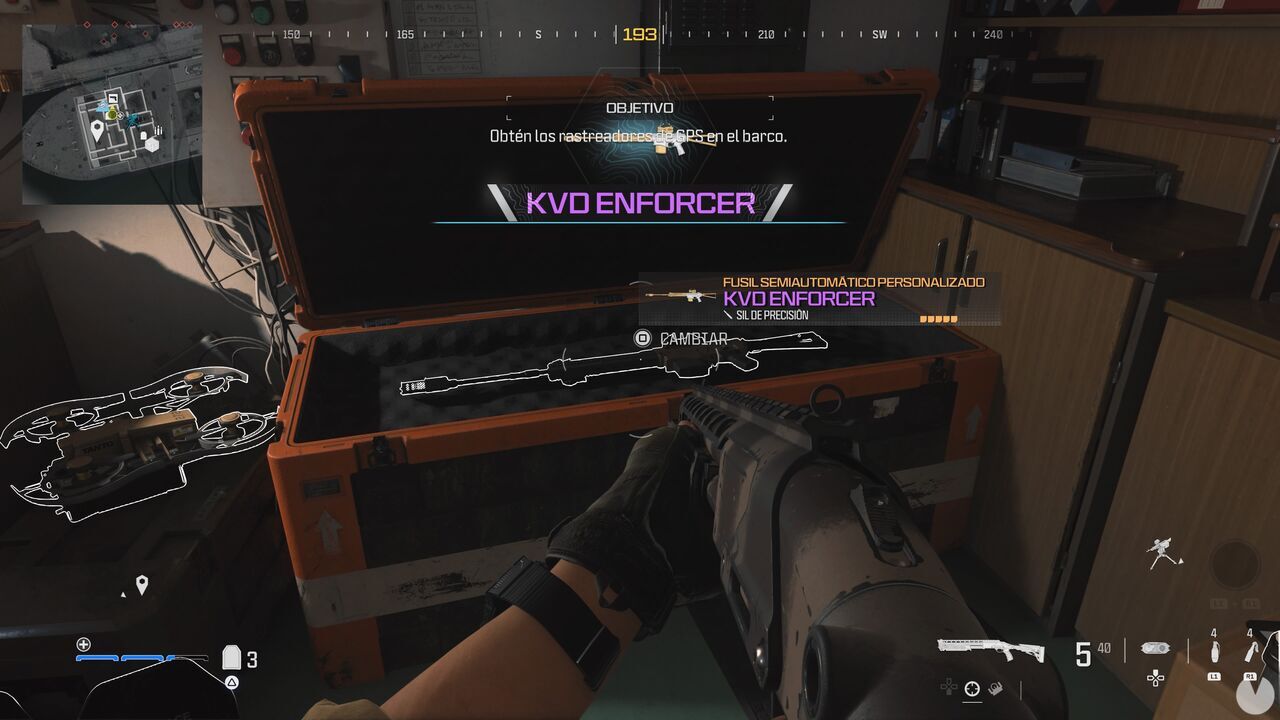Click the triangle button prompt under the armor count

coord(231,682)
